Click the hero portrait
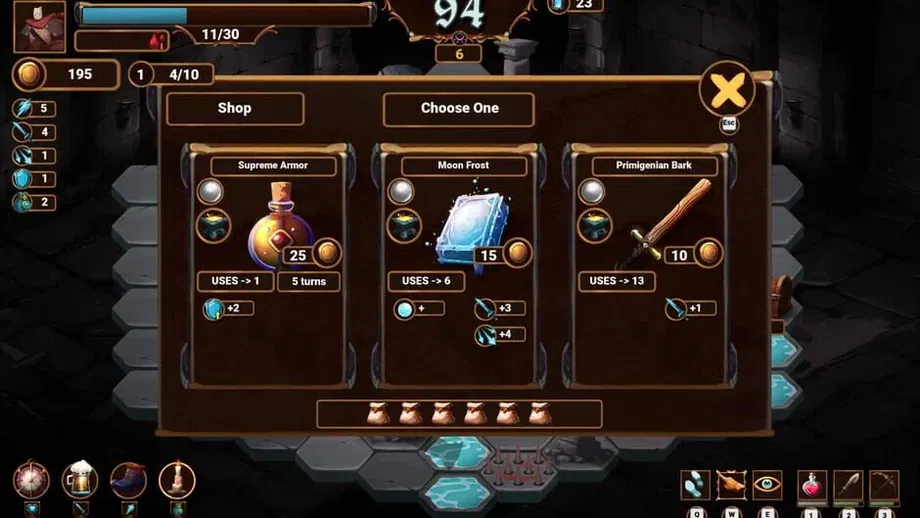 [40, 27]
